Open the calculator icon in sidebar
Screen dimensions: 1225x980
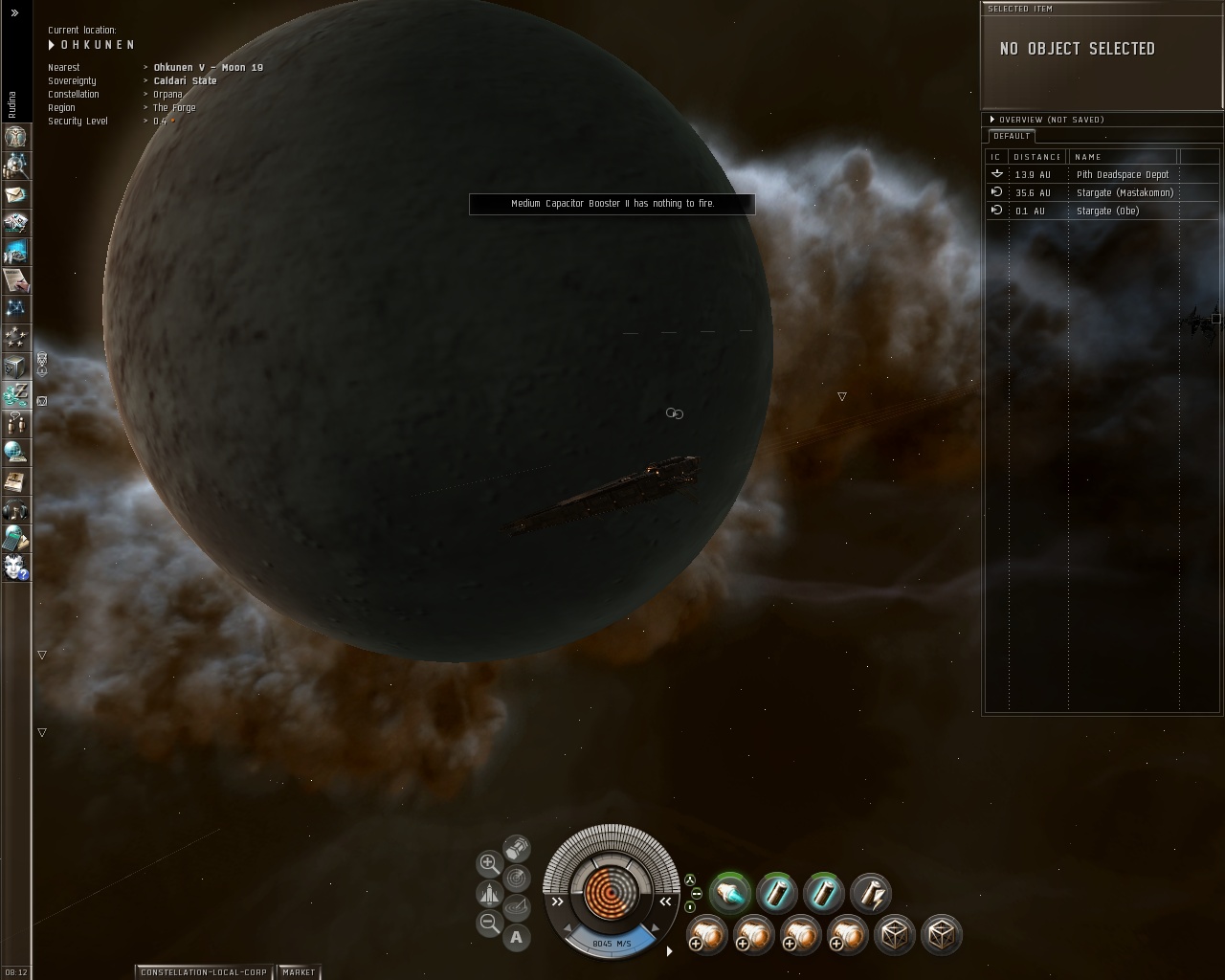click(x=15, y=538)
